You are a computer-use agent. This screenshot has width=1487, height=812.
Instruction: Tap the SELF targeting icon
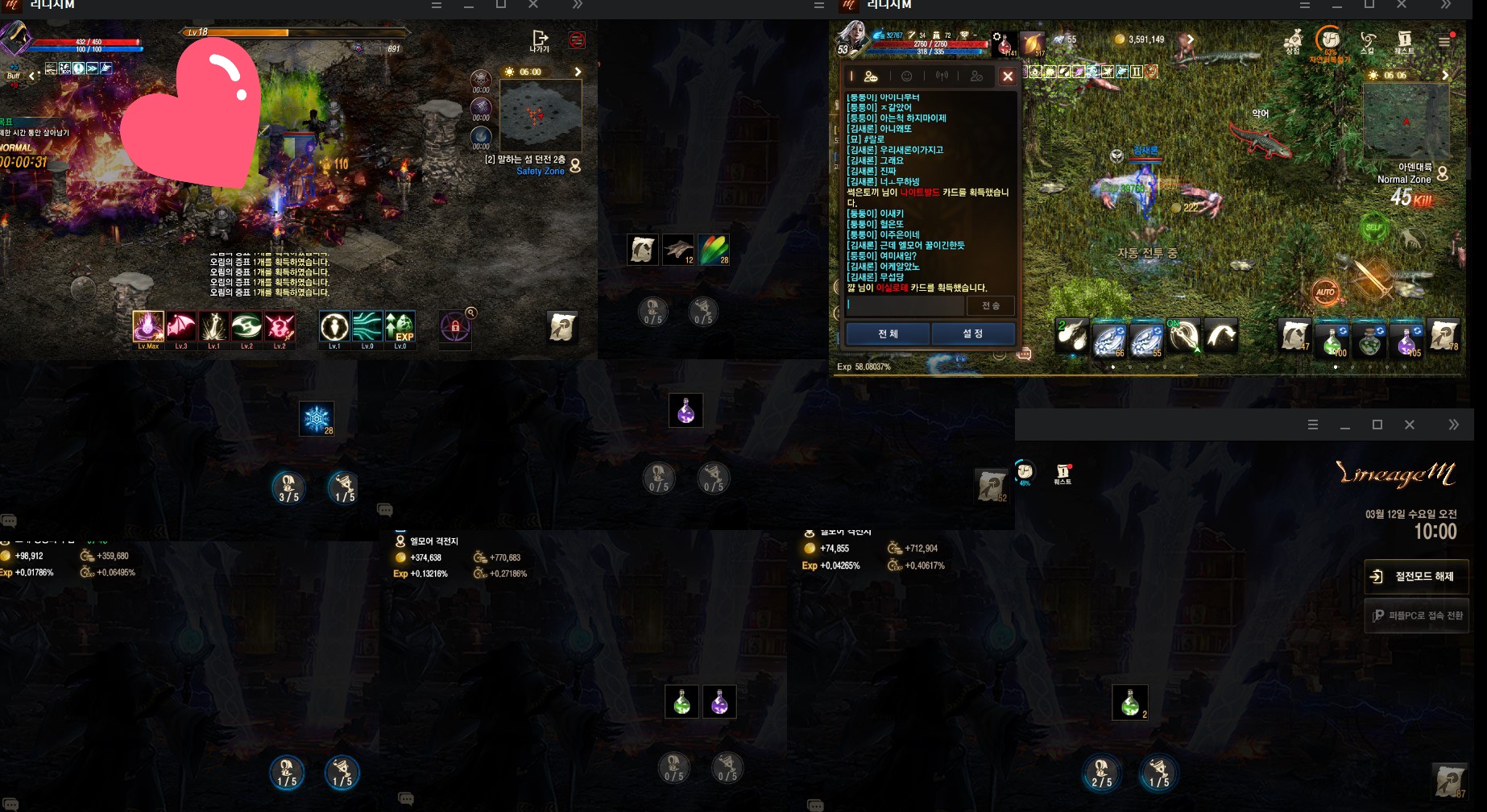tap(1374, 228)
